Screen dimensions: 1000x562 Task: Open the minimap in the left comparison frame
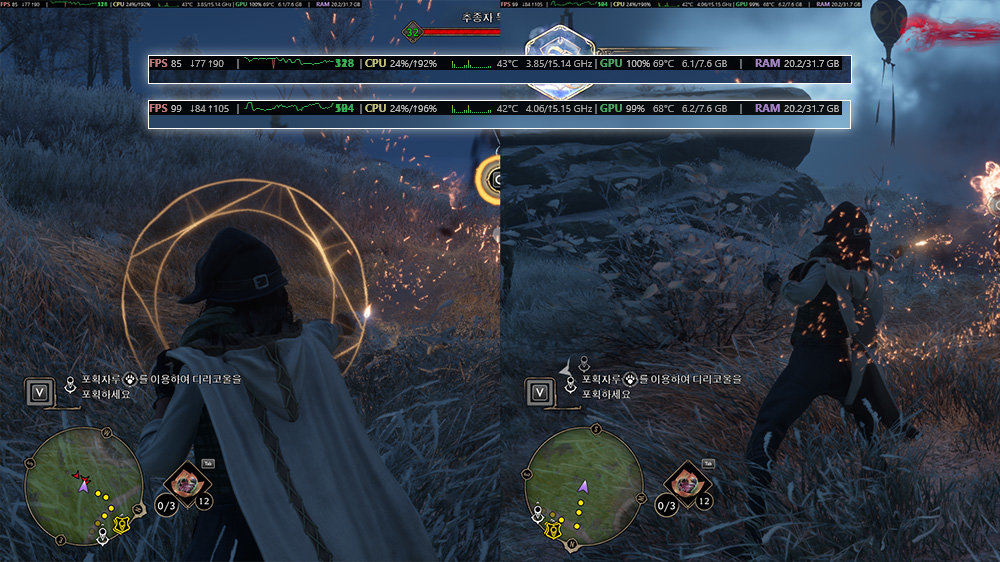83,486
